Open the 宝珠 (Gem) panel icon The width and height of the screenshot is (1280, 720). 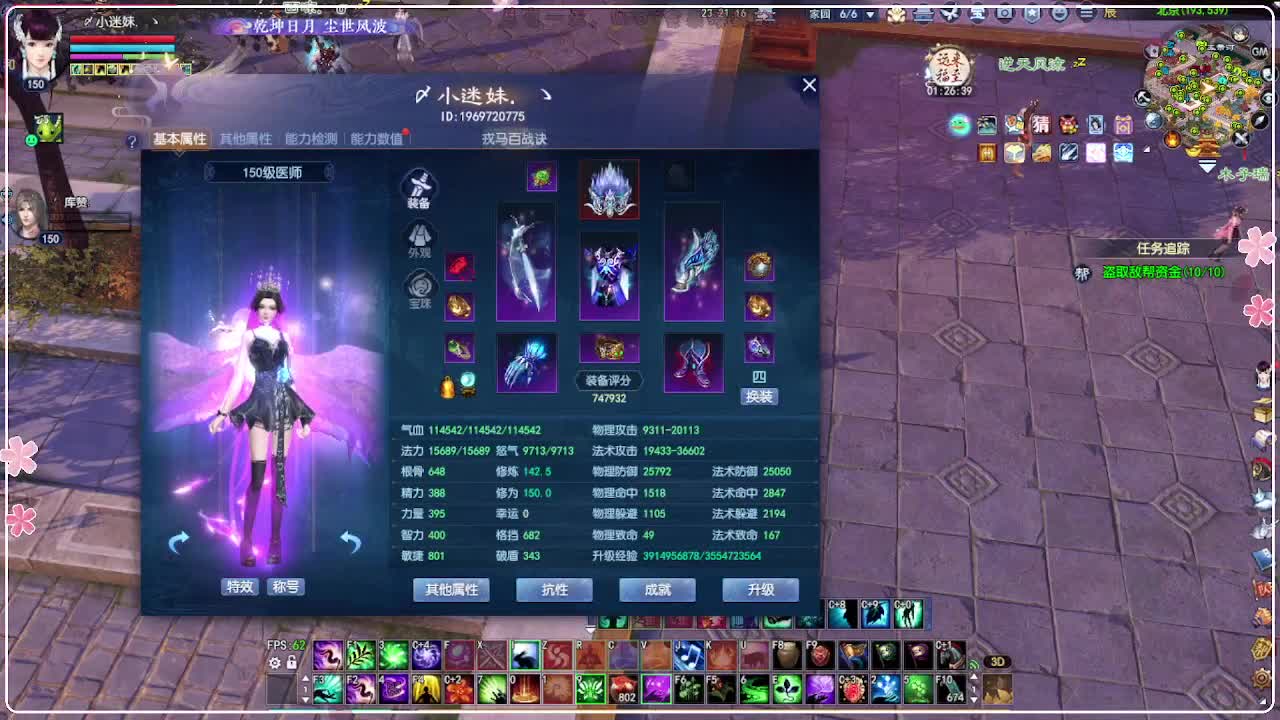(419, 285)
